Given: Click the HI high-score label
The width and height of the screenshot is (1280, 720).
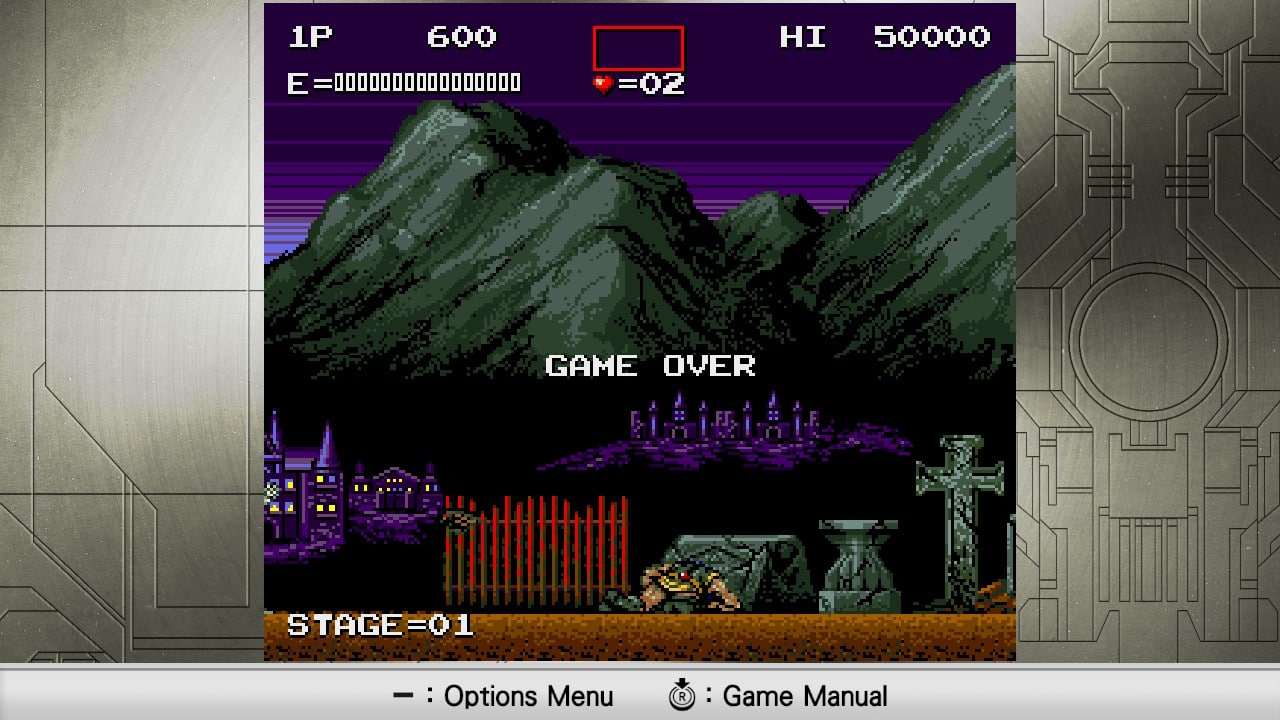Looking at the screenshot, I should point(801,37).
